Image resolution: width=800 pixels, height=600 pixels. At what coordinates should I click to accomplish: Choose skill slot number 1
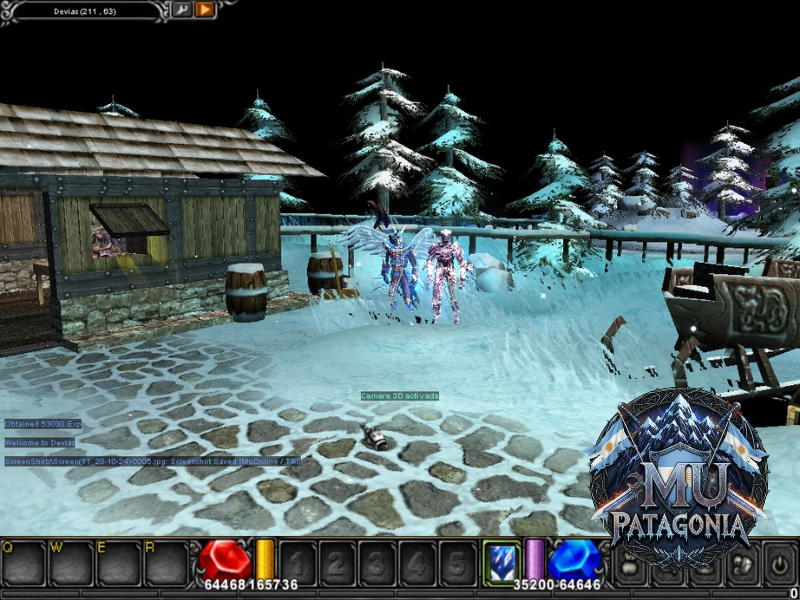[297, 563]
